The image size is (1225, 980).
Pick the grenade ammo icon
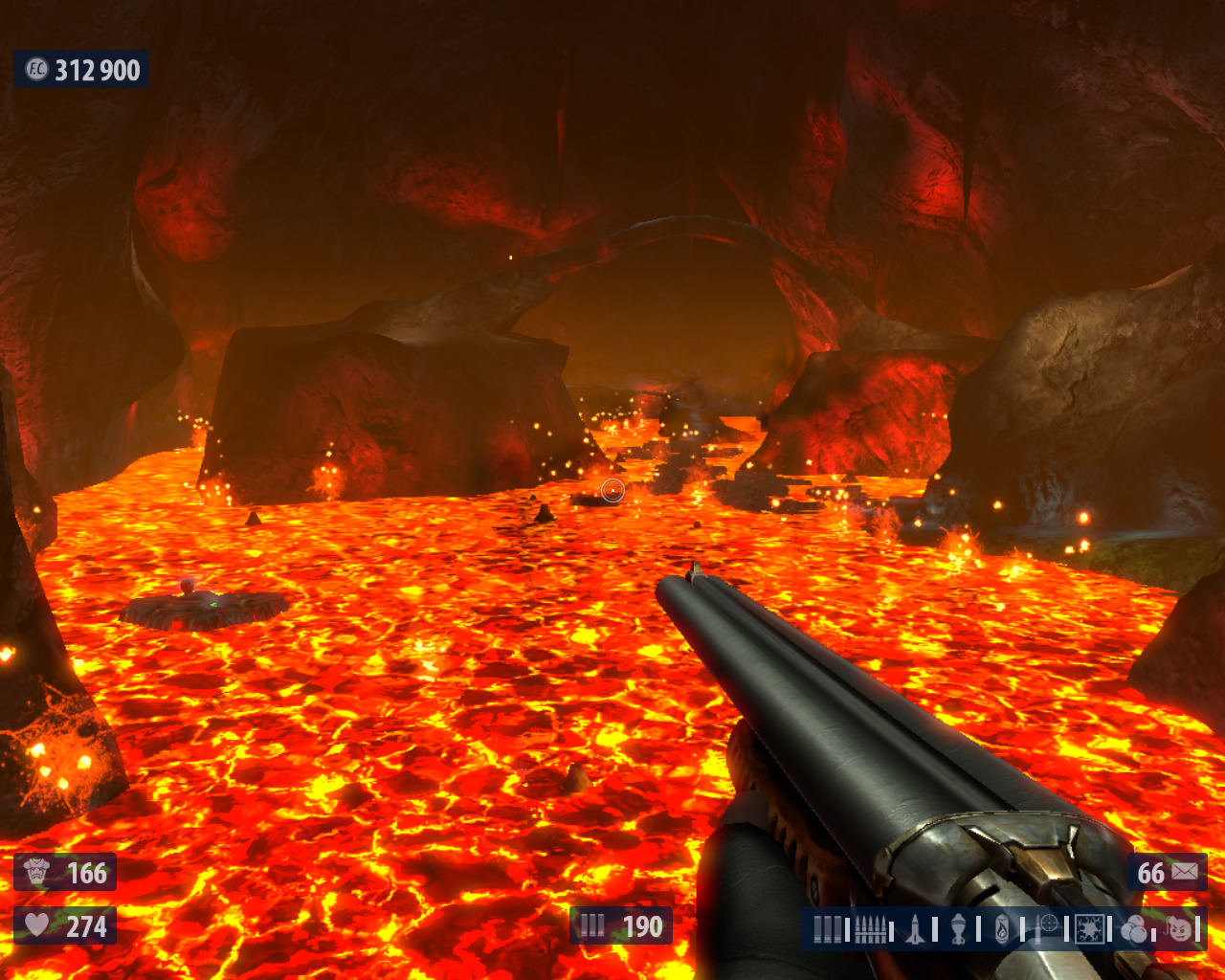(958, 928)
